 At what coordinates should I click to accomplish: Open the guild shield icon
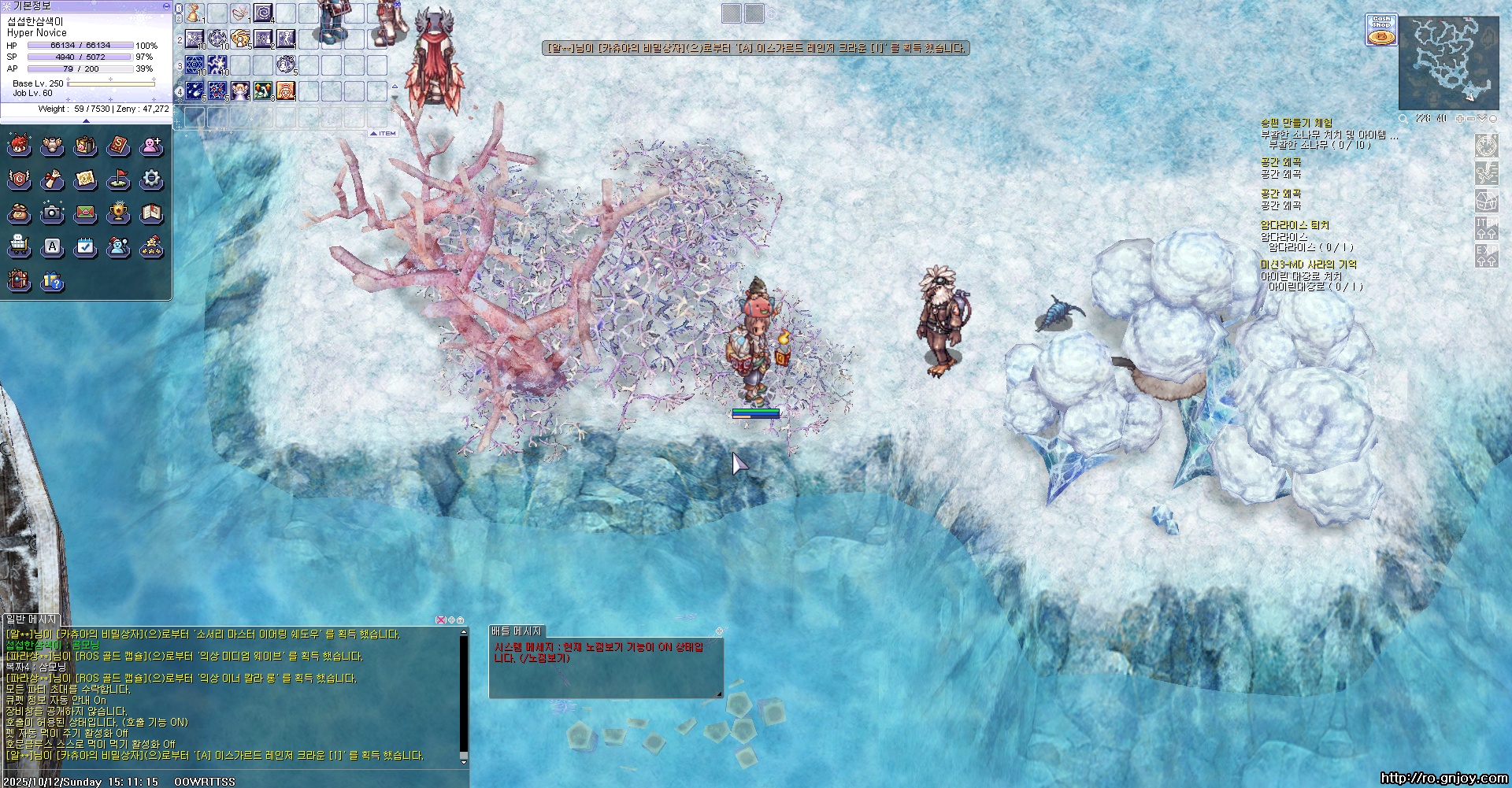click(x=19, y=179)
